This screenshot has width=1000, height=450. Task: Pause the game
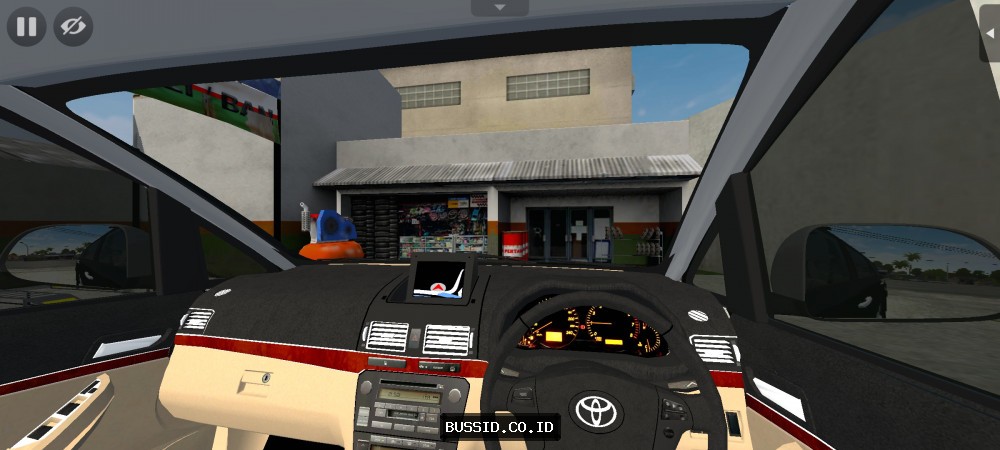tap(26, 27)
